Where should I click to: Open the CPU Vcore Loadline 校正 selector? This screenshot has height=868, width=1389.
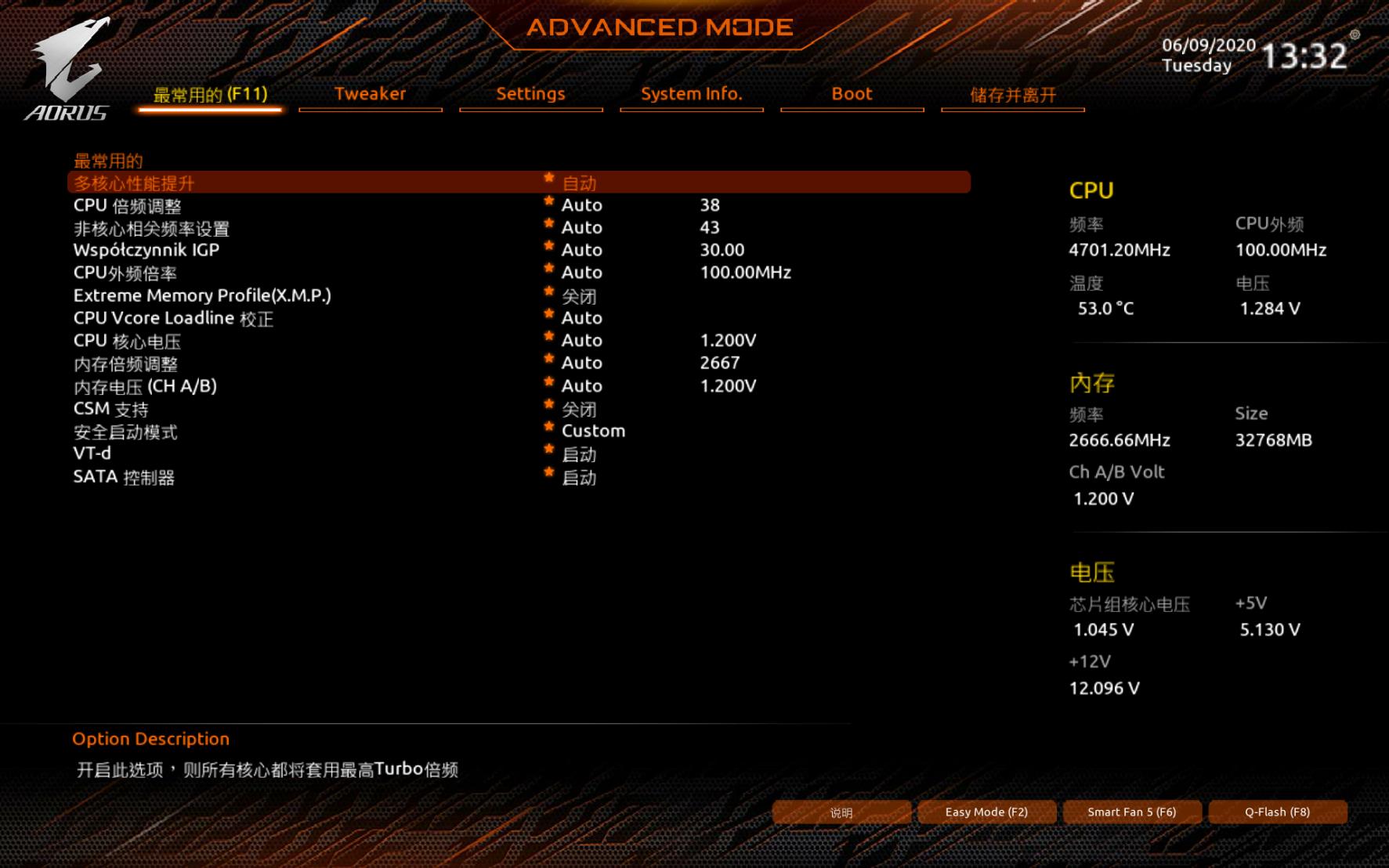pyautogui.click(x=581, y=318)
